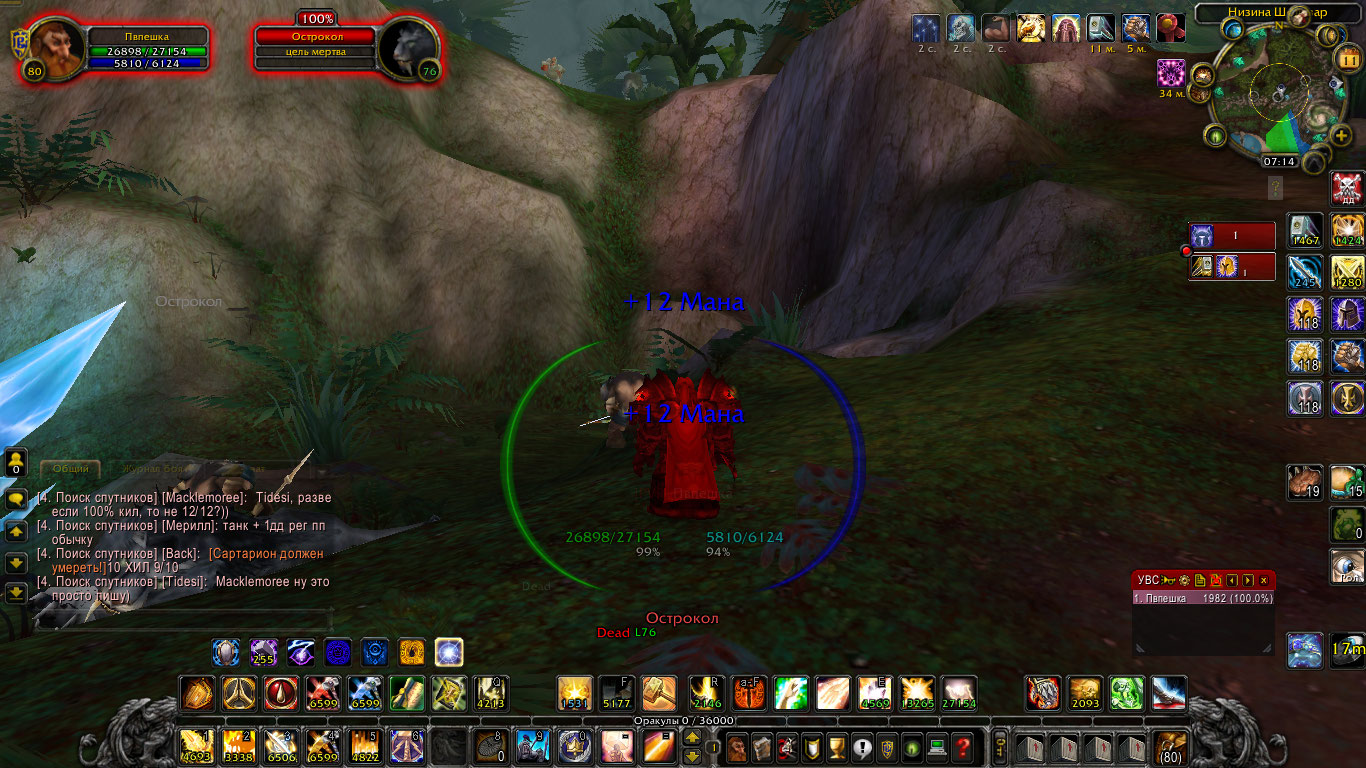Image resolution: width=1366 pixels, height=768 pixels.
Task: Open the game menu computer icon
Action: click(937, 747)
